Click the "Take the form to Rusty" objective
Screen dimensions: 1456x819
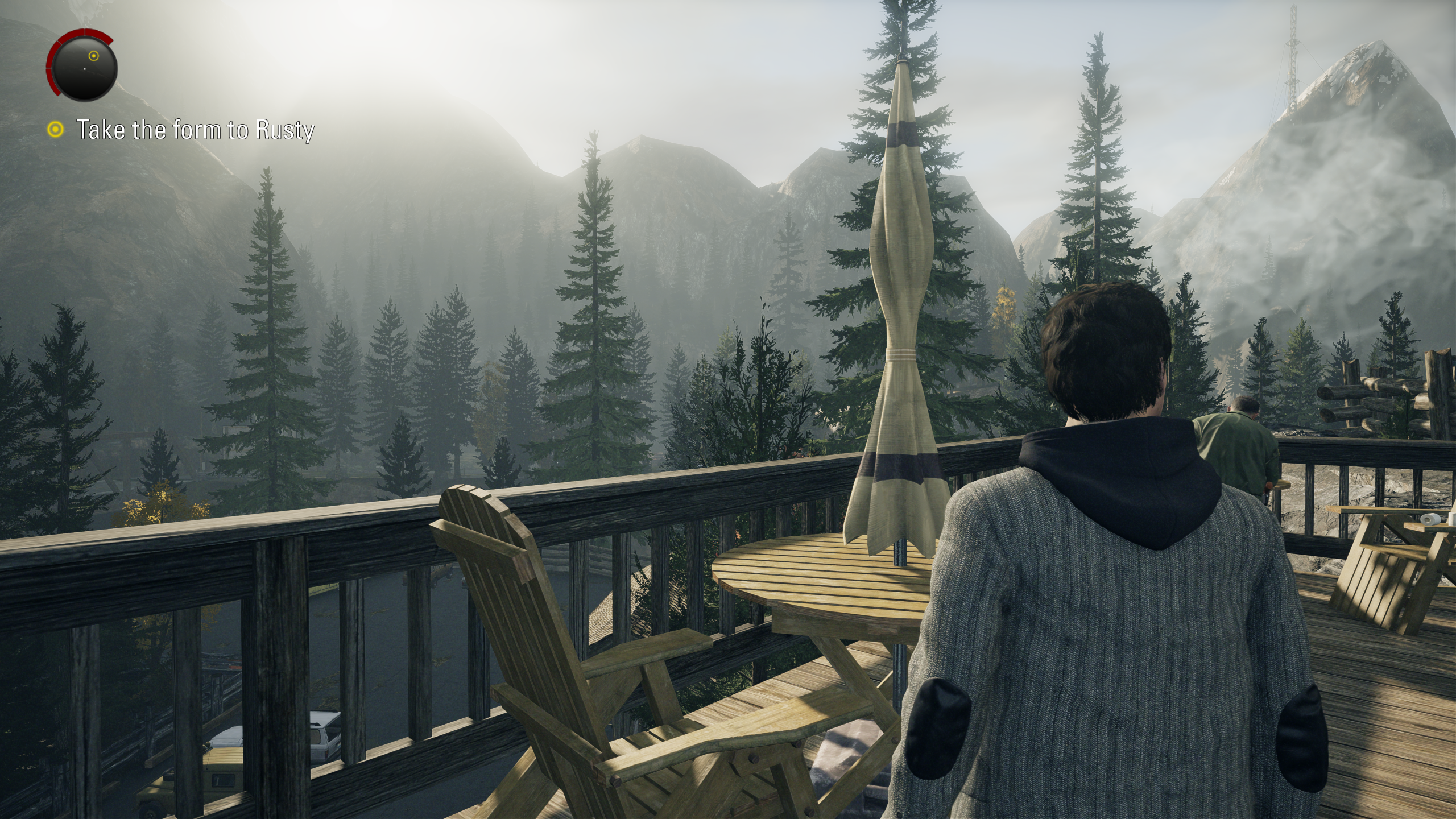(x=195, y=130)
